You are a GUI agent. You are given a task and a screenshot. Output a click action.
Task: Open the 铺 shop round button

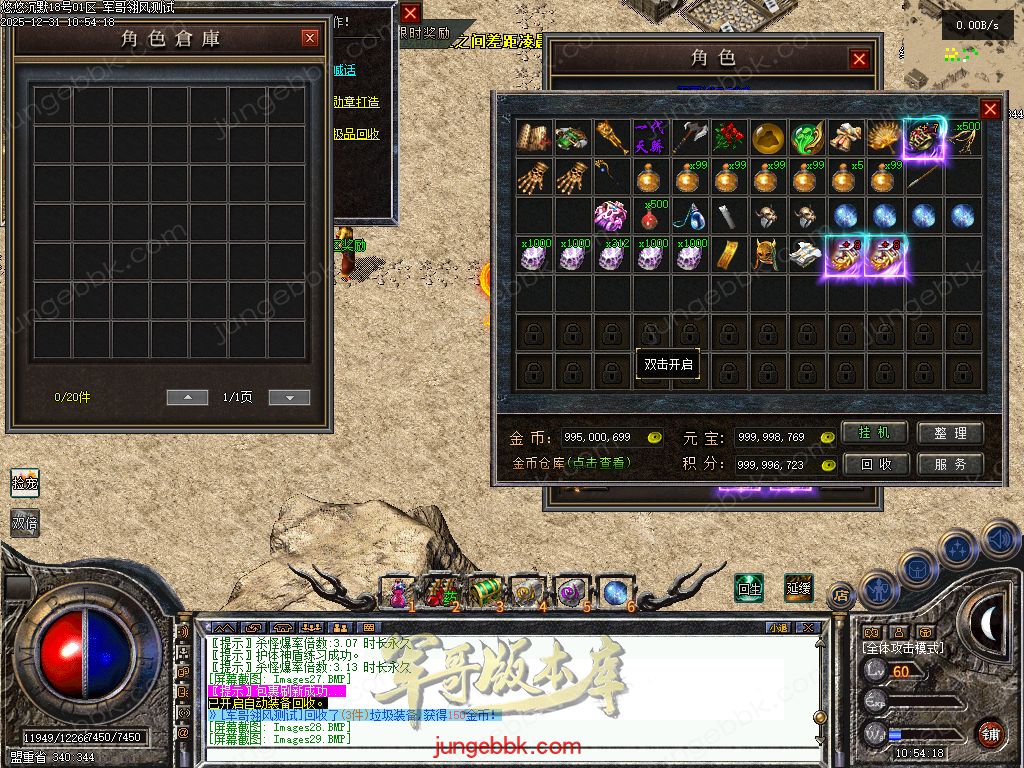[x=990, y=734]
